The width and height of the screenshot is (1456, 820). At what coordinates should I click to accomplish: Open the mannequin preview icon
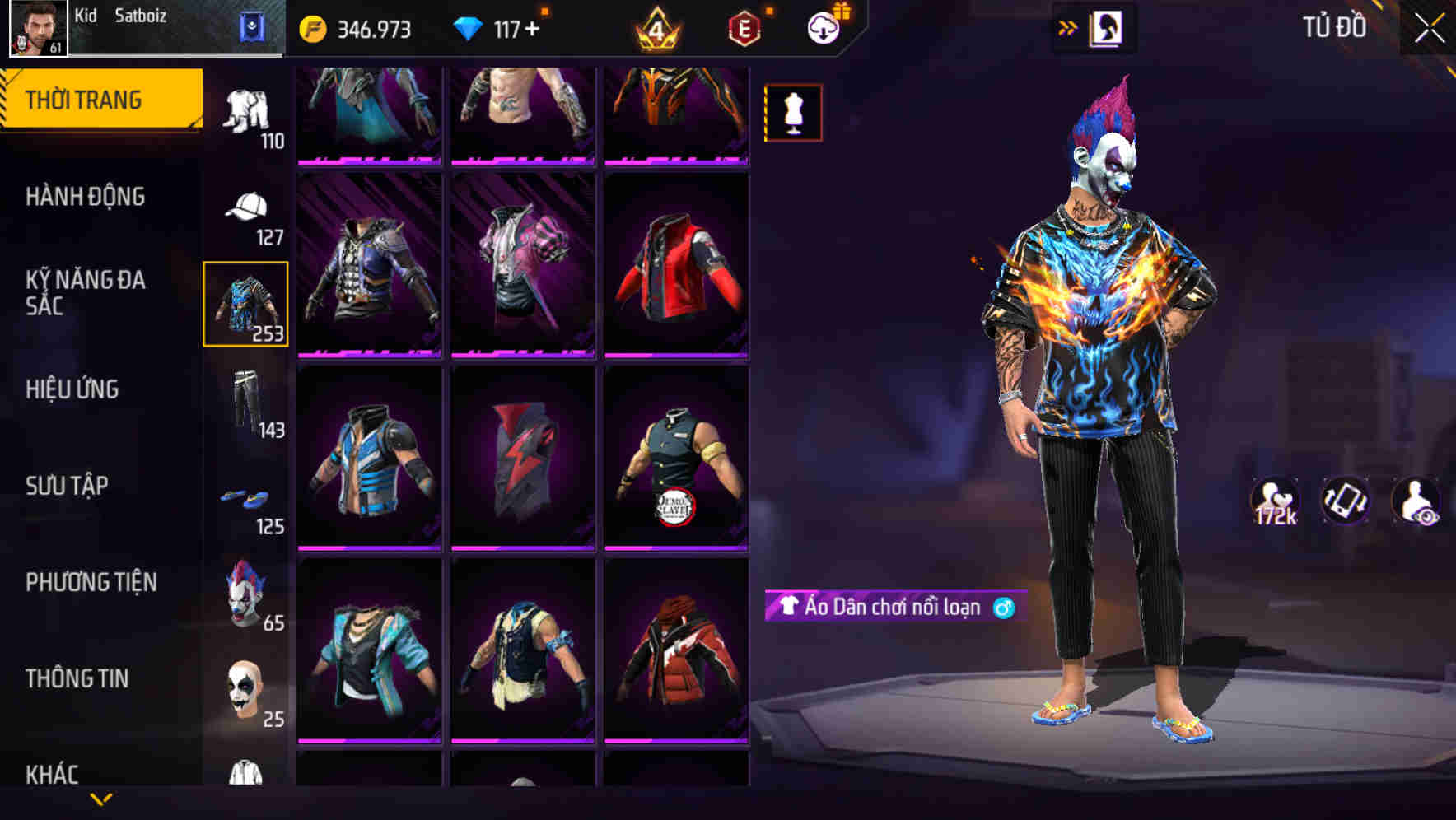pyautogui.click(x=793, y=112)
